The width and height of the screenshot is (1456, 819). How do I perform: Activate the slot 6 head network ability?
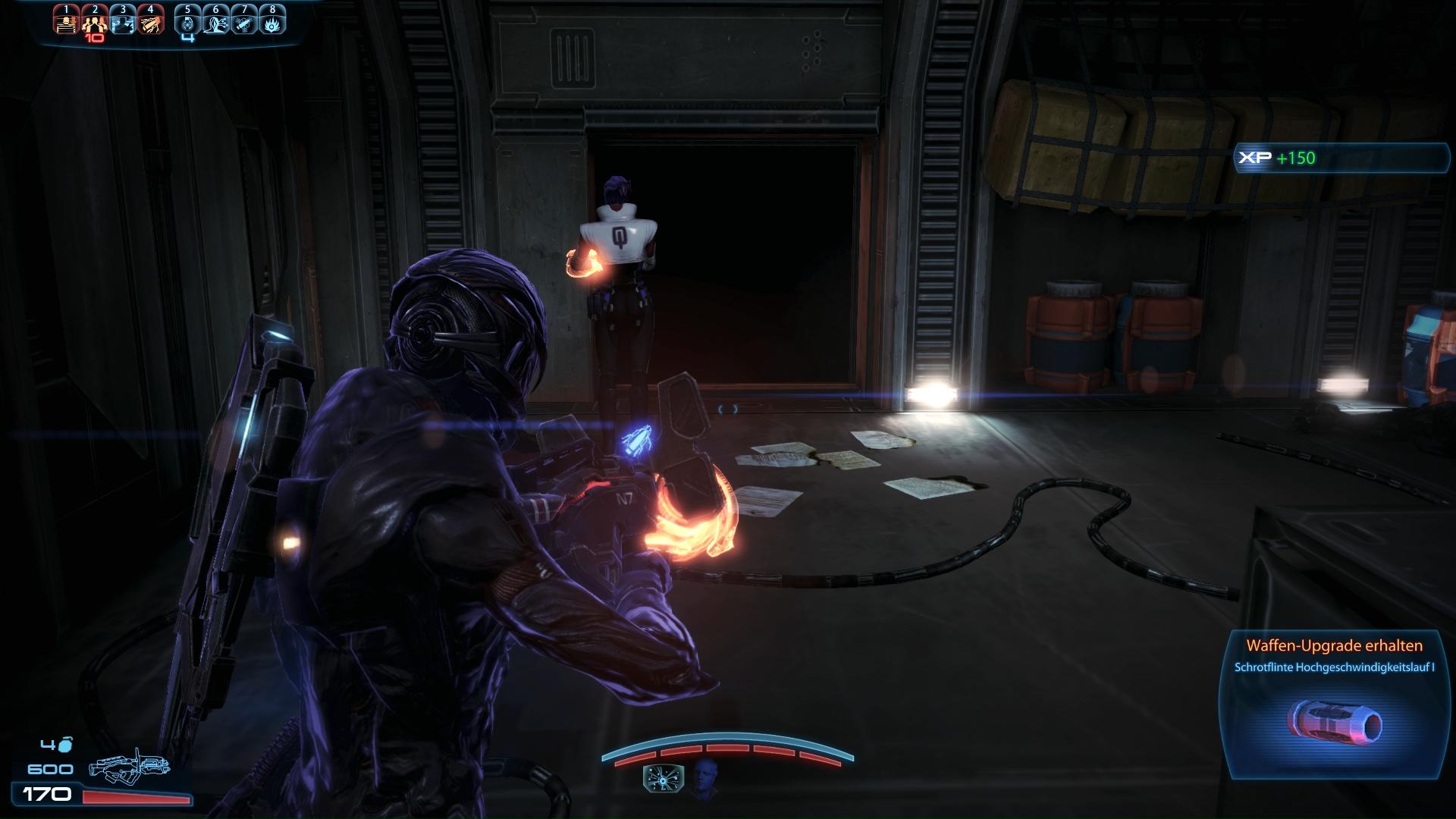pos(216,24)
